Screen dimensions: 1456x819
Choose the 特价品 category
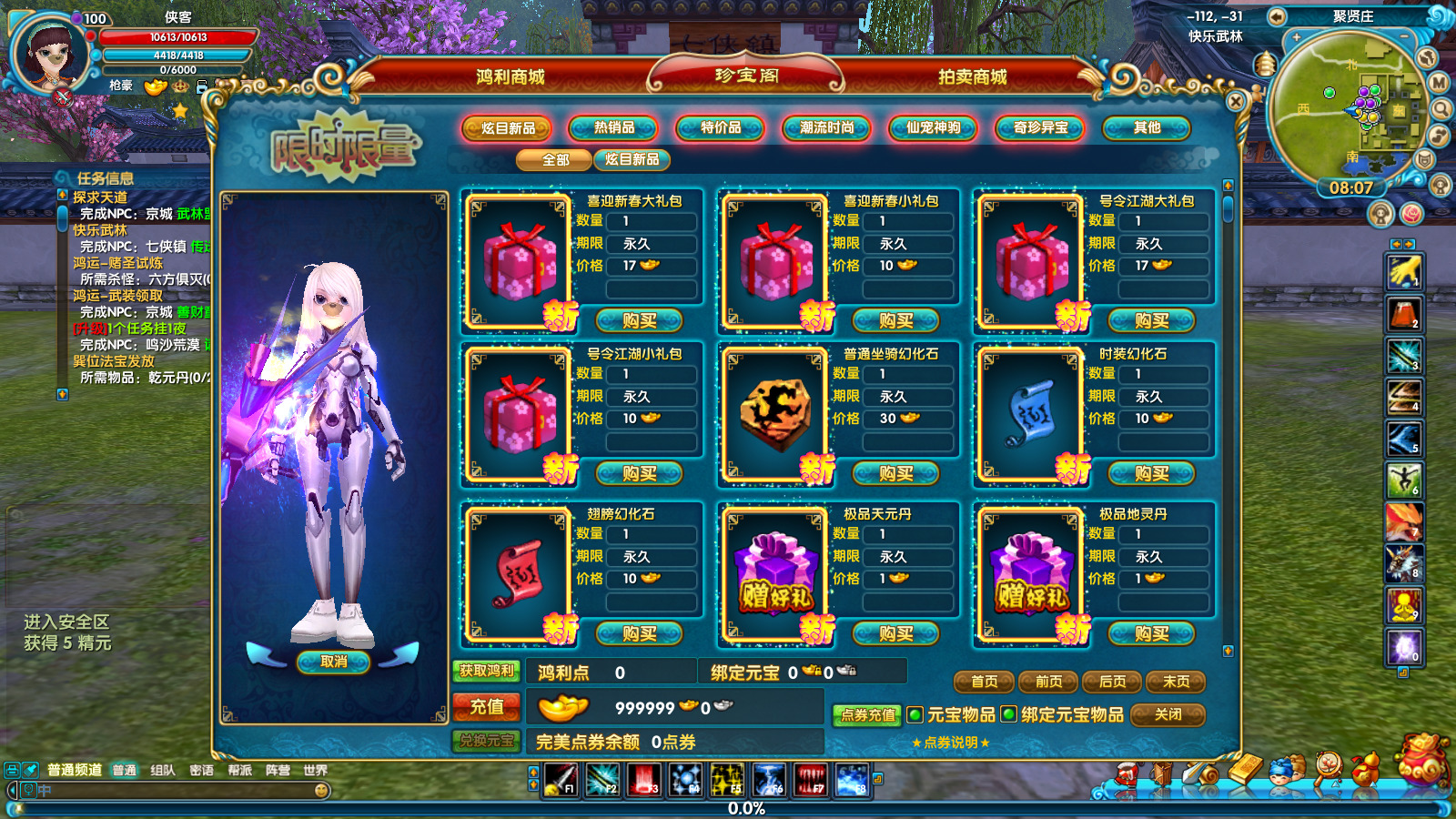pyautogui.click(x=721, y=128)
